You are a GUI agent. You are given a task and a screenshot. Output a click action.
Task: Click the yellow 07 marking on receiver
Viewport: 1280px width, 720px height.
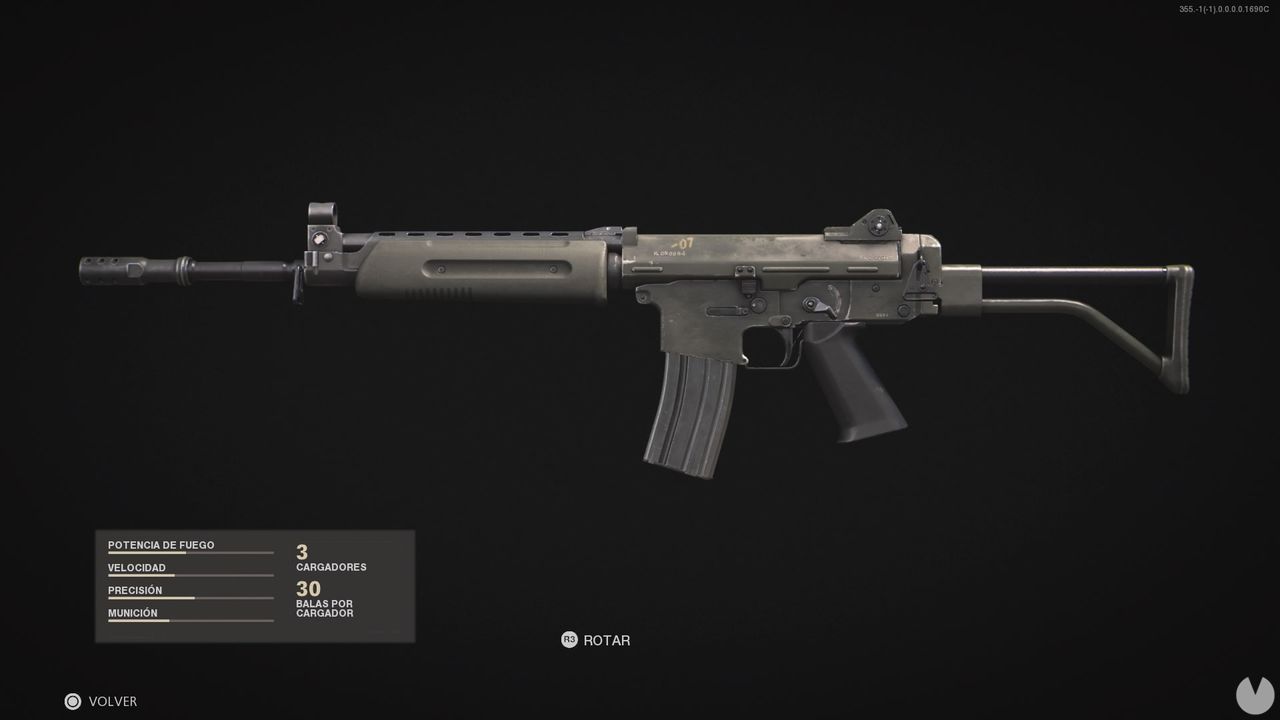pyautogui.click(x=686, y=242)
